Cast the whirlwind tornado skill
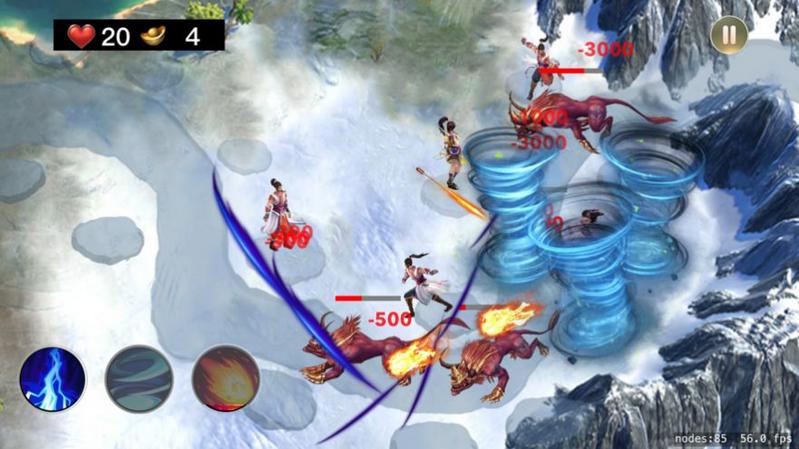 coord(140,379)
